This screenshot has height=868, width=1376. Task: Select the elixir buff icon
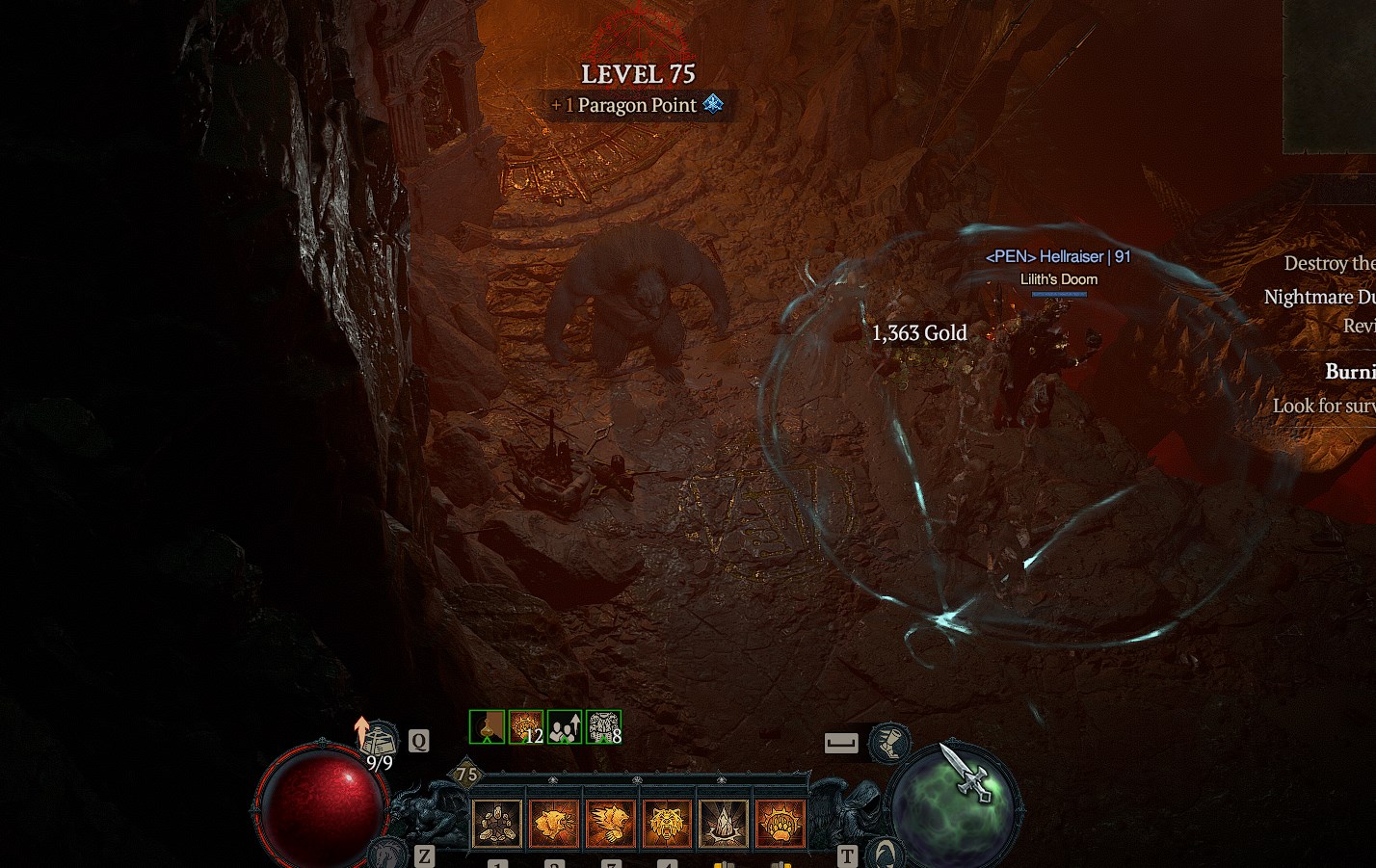(488, 726)
